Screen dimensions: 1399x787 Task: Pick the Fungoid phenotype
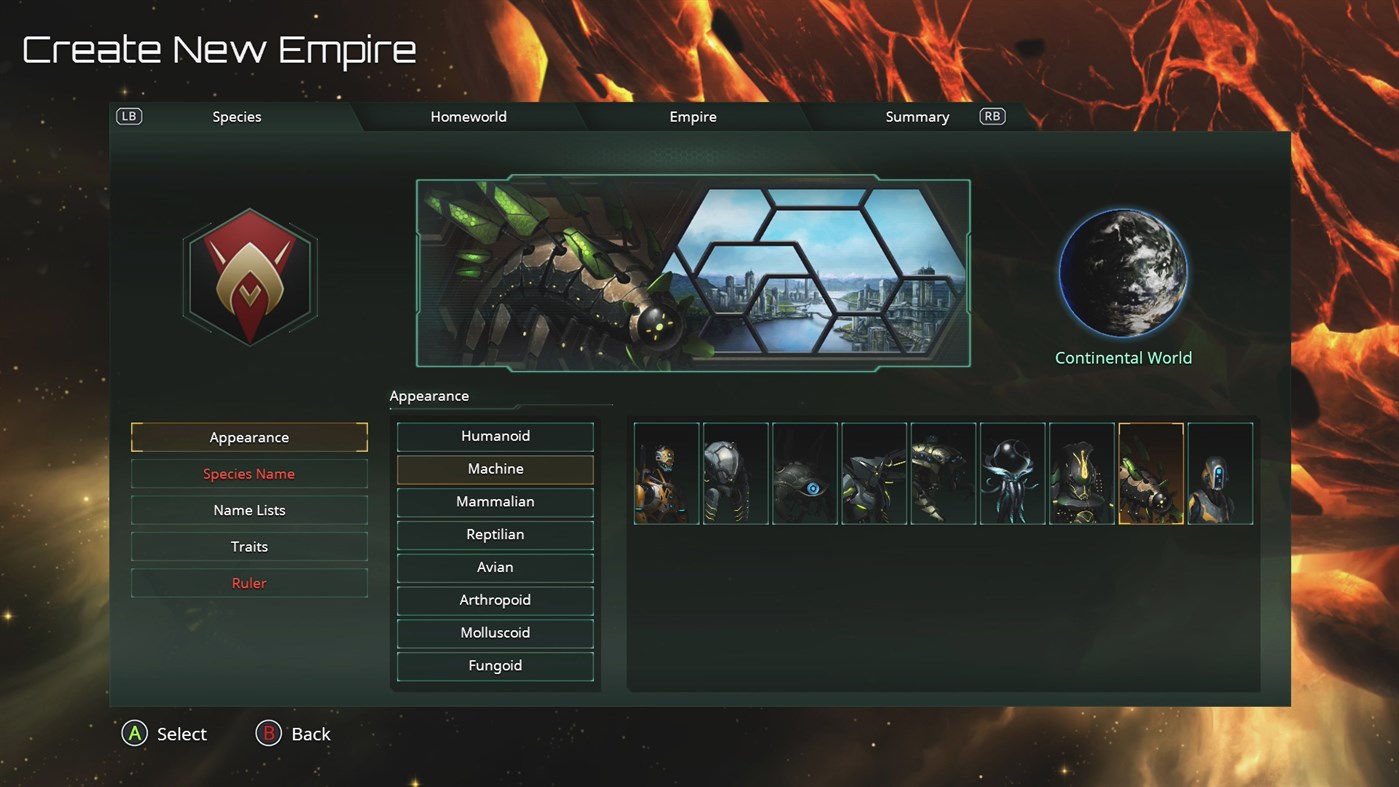click(495, 665)
